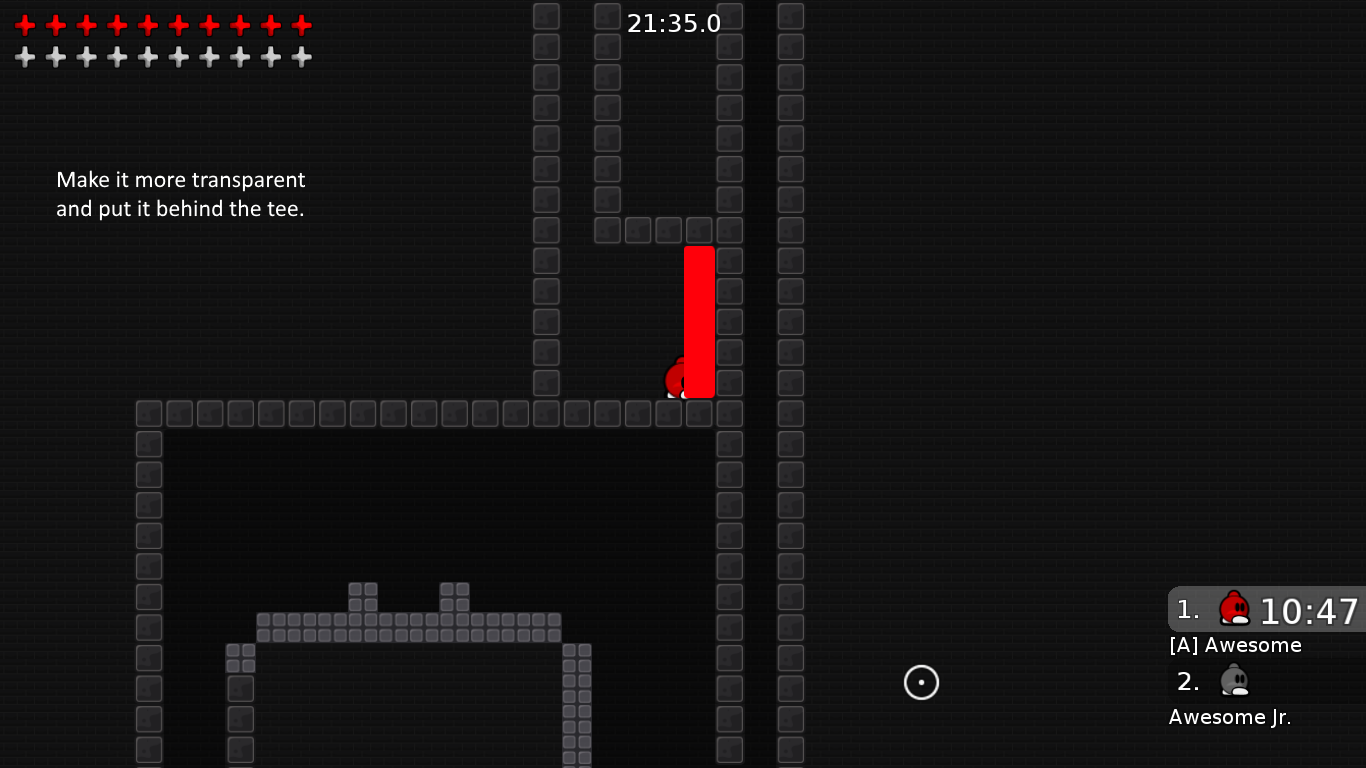Click the race timer showing 21:35.0

click(x=672, y=22)
